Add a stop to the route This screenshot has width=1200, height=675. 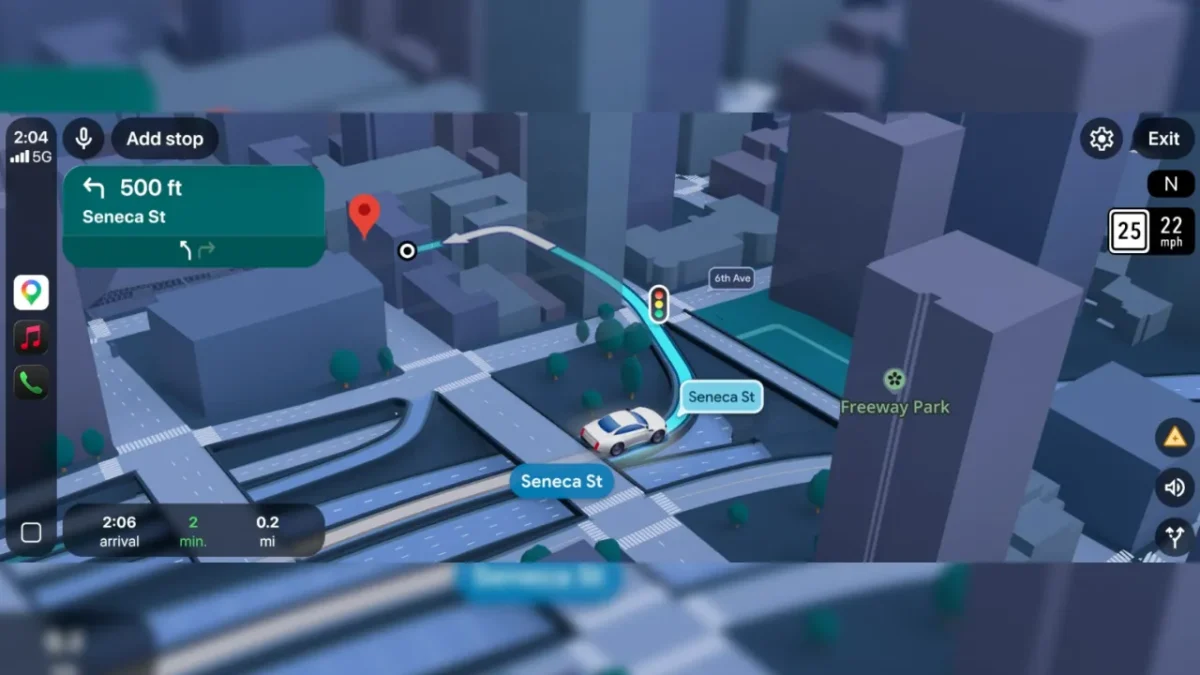(x=165, y=139)
